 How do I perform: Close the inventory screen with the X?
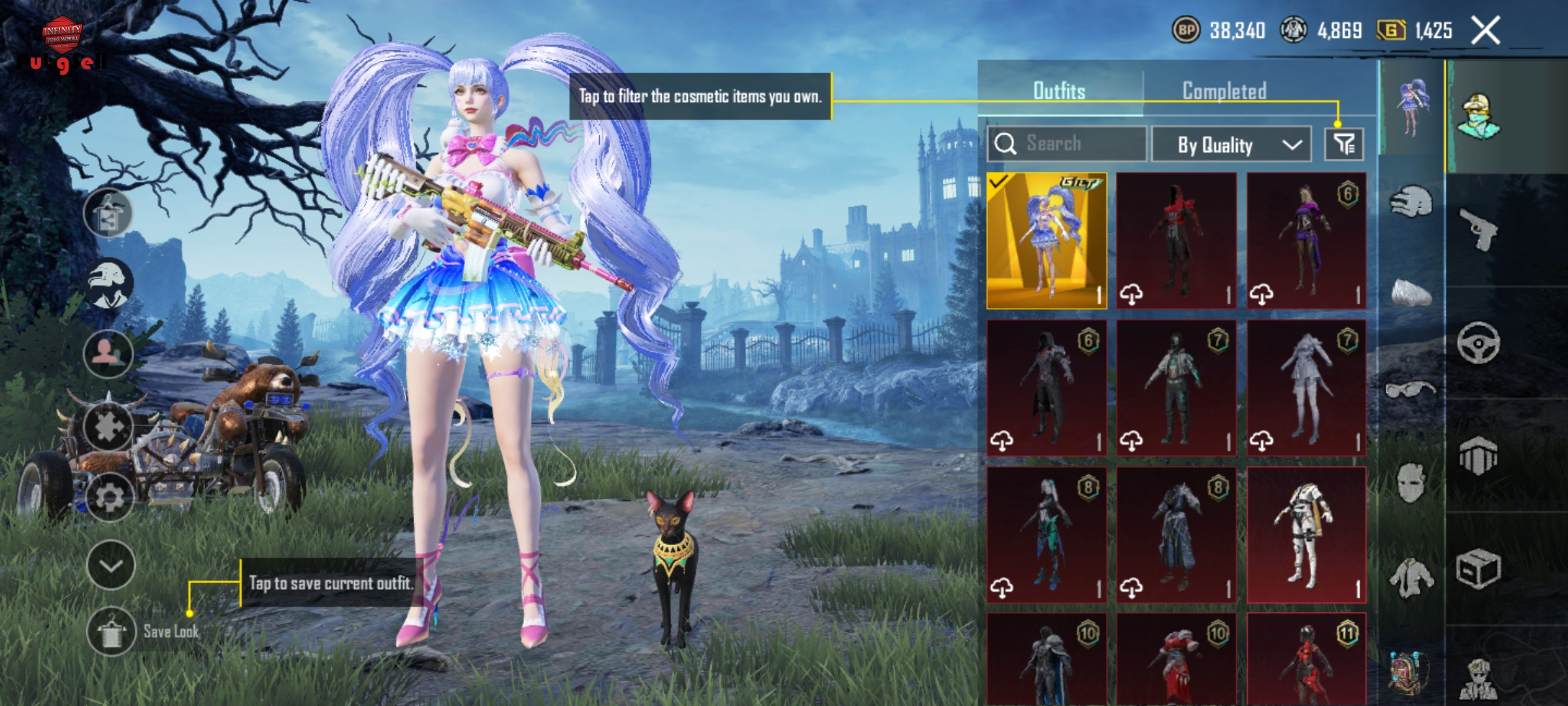[1485, 31]
